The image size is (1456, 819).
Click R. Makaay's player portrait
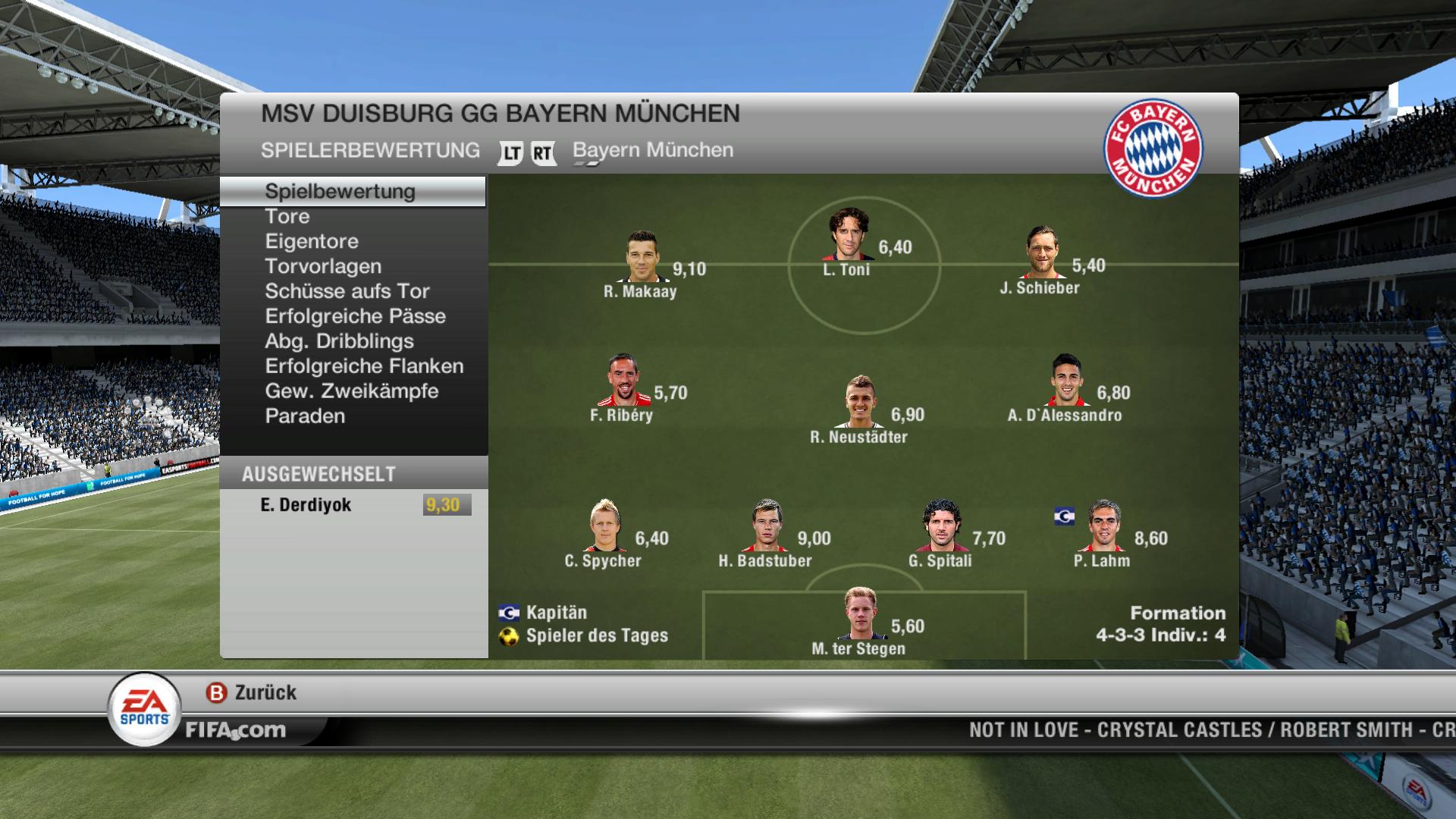pos(642,256)
